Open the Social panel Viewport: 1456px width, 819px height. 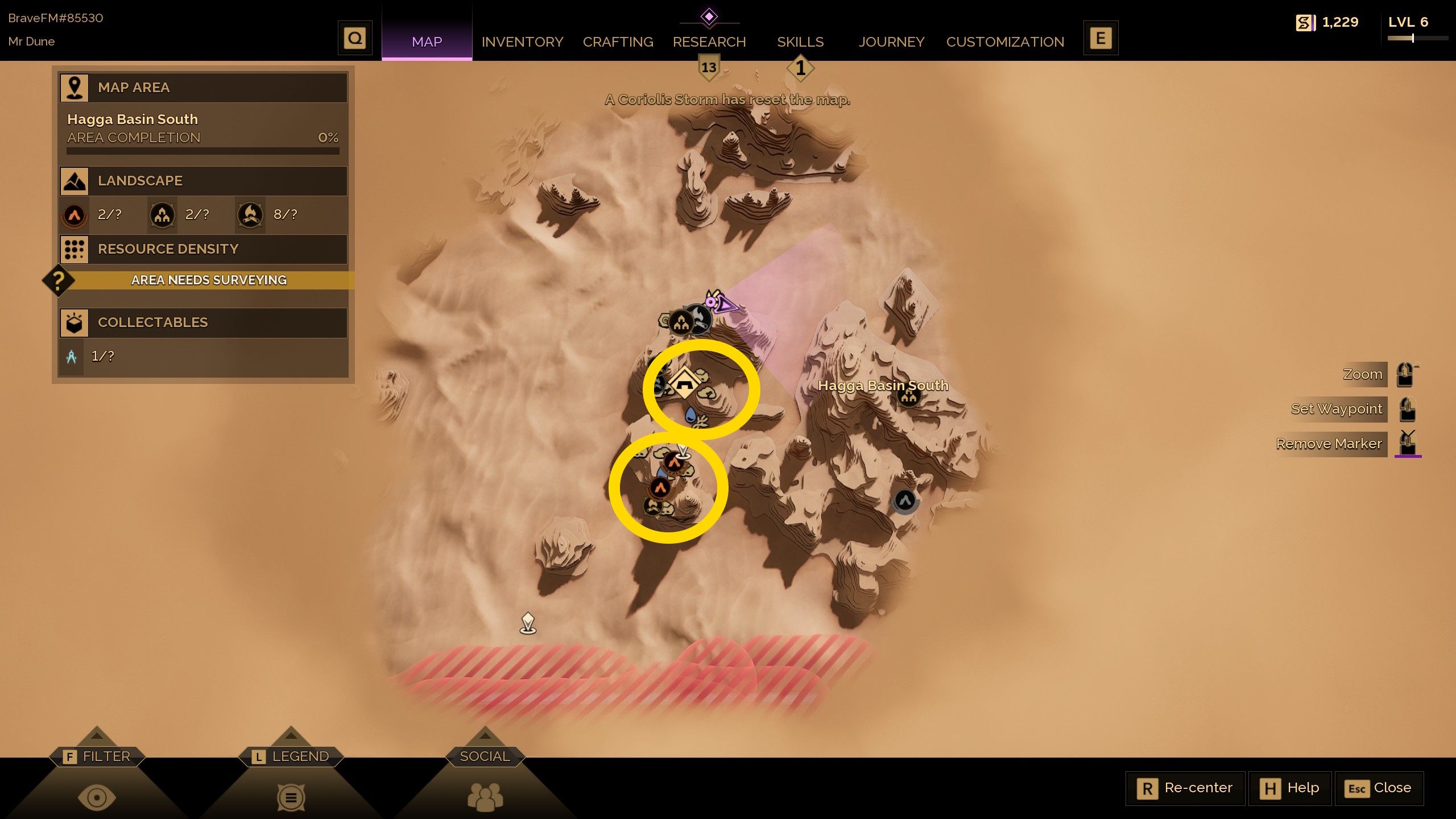pyautogui.click(x=484, y=756)
